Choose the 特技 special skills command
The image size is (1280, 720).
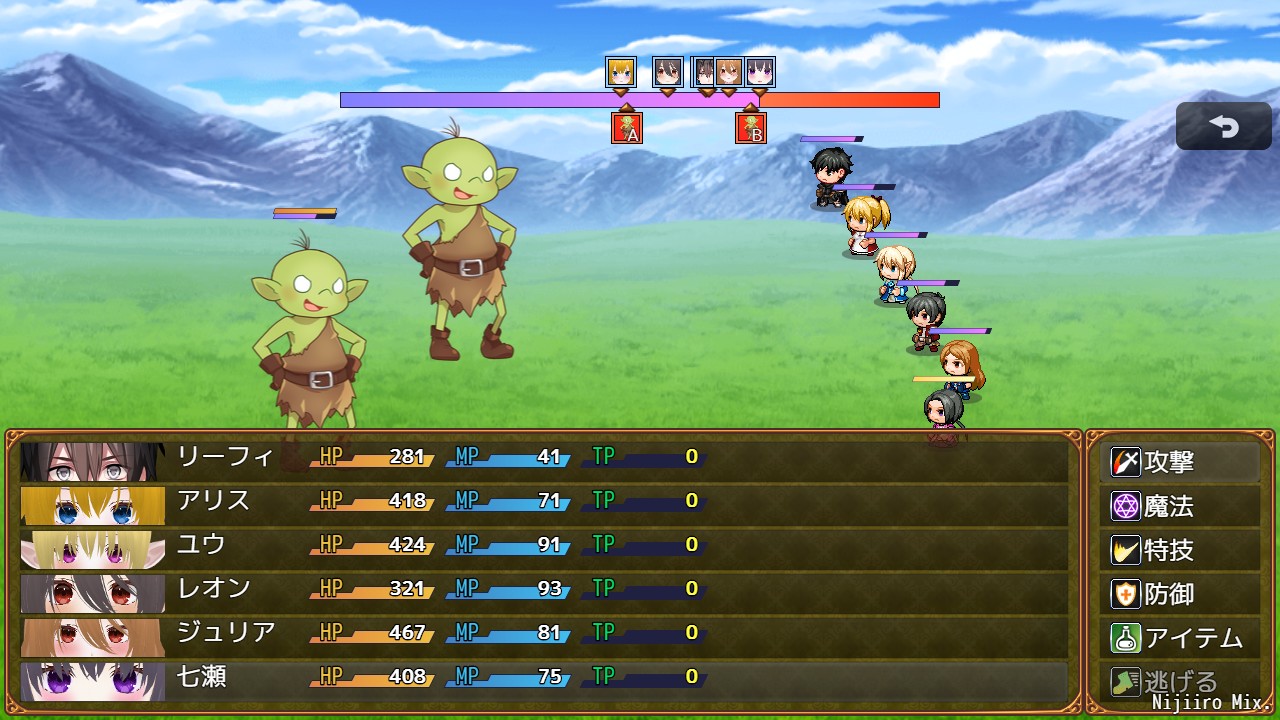1180,551
